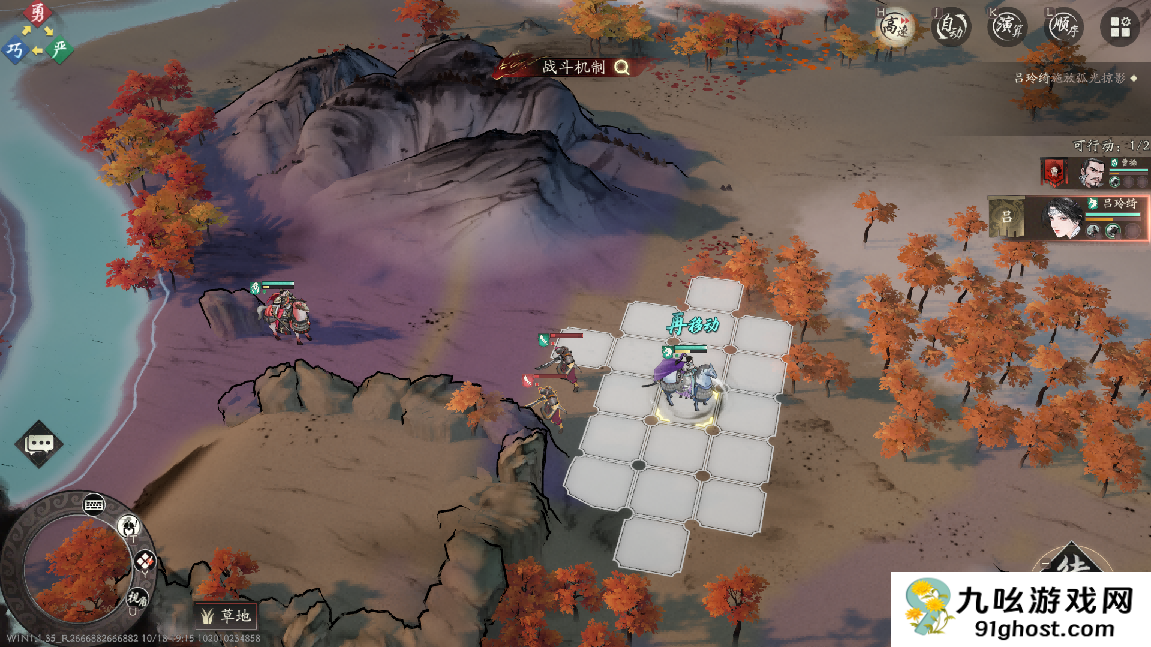Open the 91ghost.com watermark link
1151x647 pixels.
(1020, 612)
